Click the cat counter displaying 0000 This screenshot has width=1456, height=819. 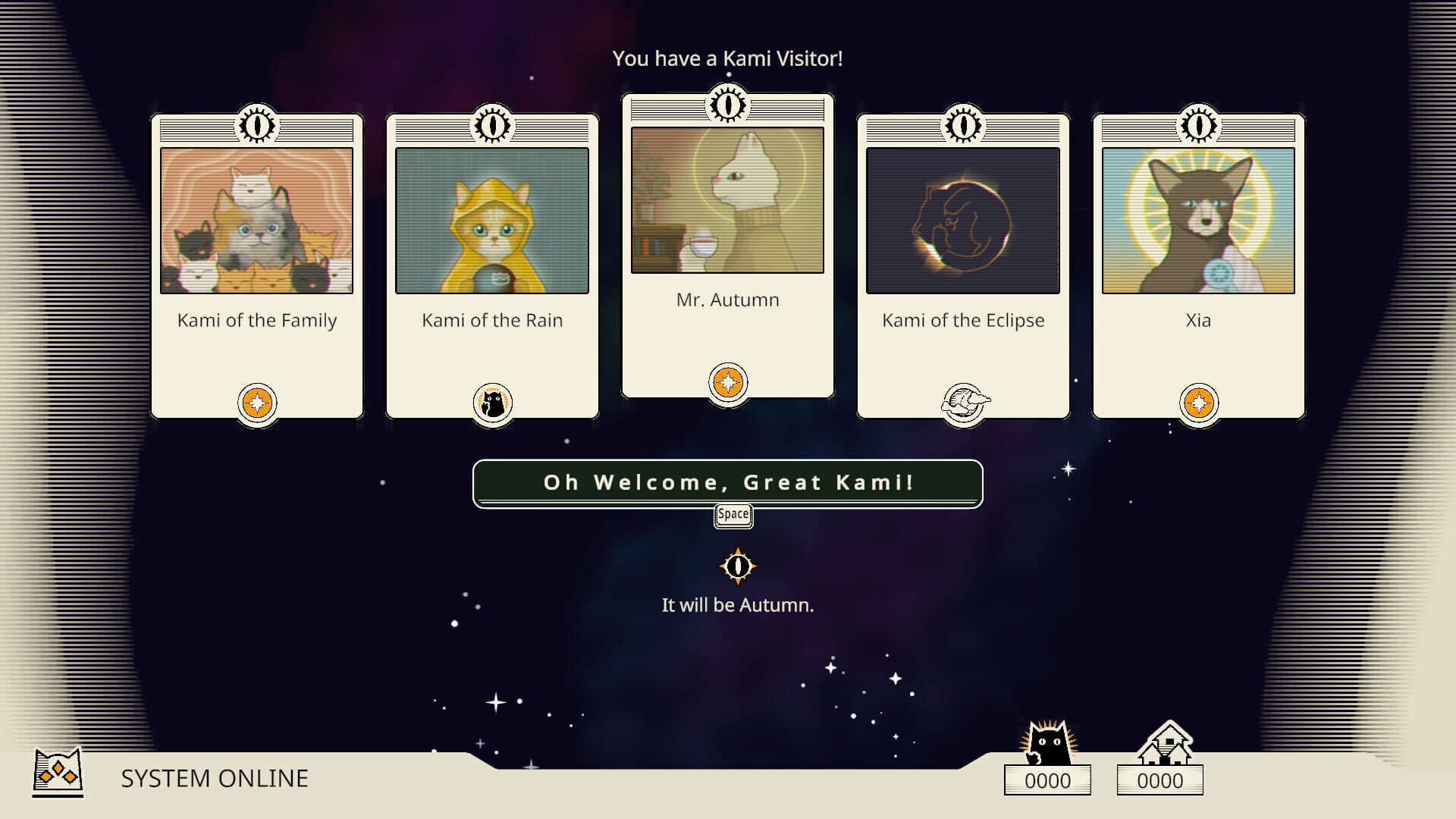coord(1047,780)
